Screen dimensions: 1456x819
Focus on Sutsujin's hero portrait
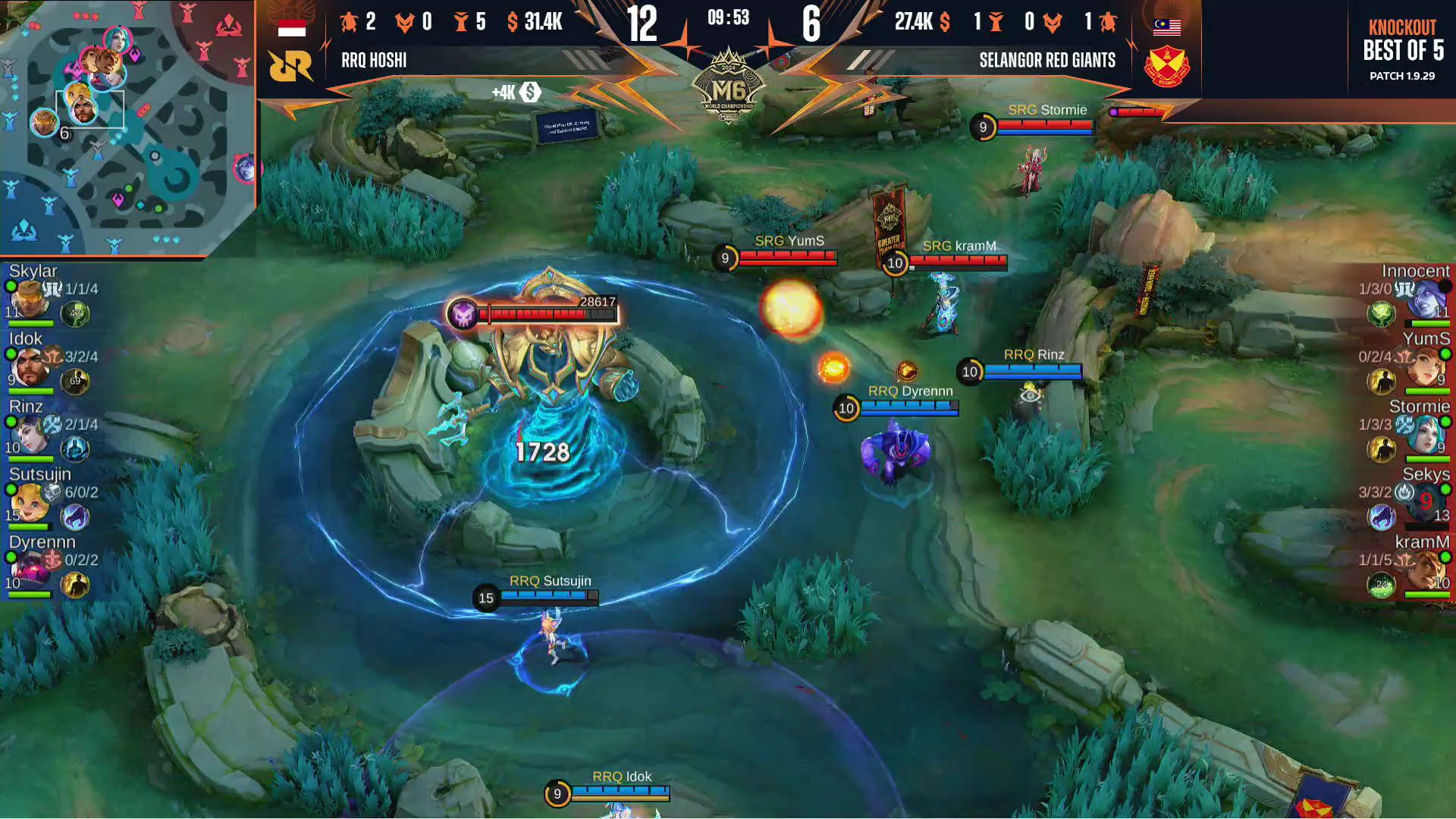click(30, 502)
